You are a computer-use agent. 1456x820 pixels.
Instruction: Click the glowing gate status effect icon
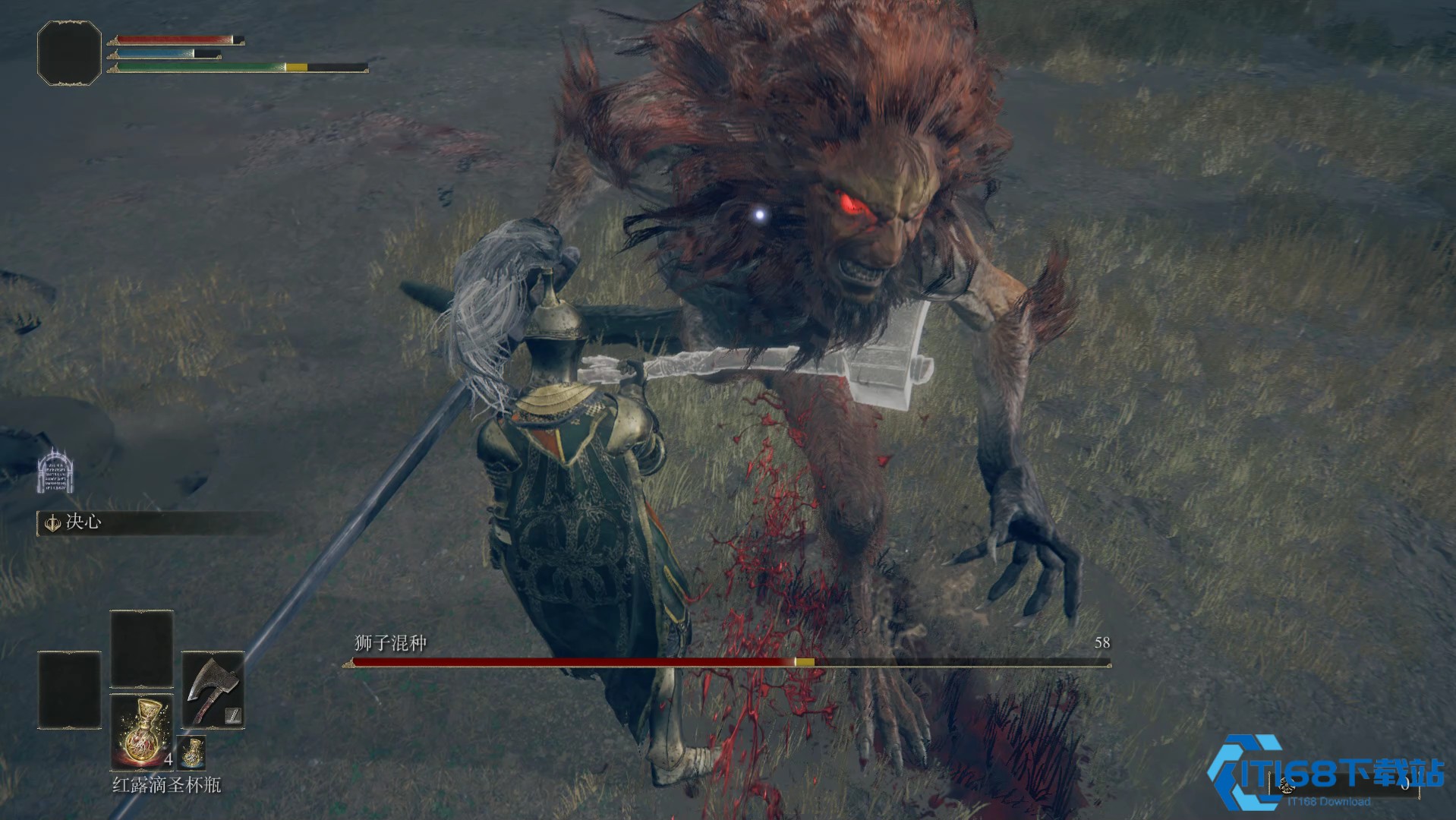click(x=55, y=471)
